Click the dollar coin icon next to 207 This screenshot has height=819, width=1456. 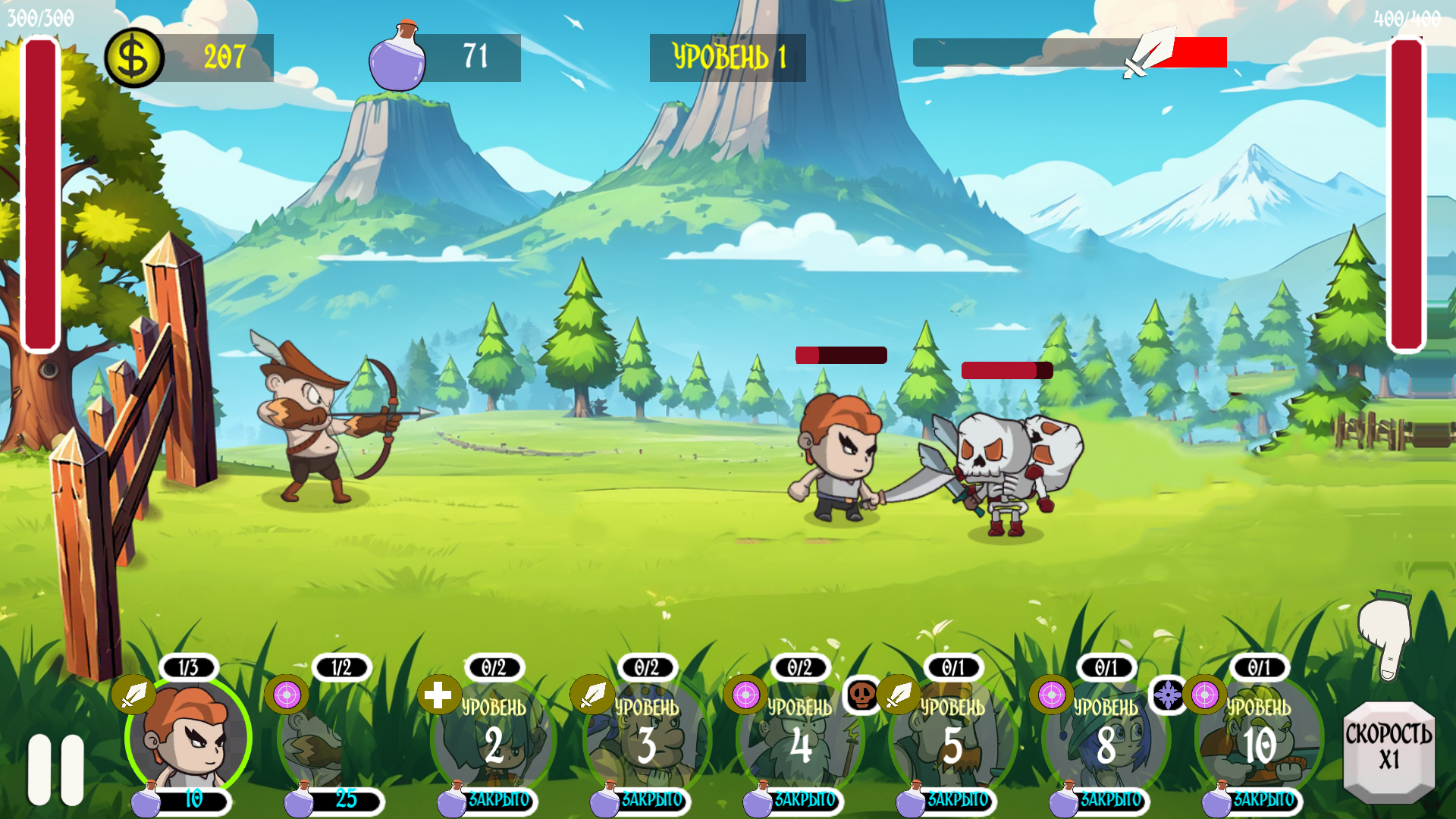133,54
